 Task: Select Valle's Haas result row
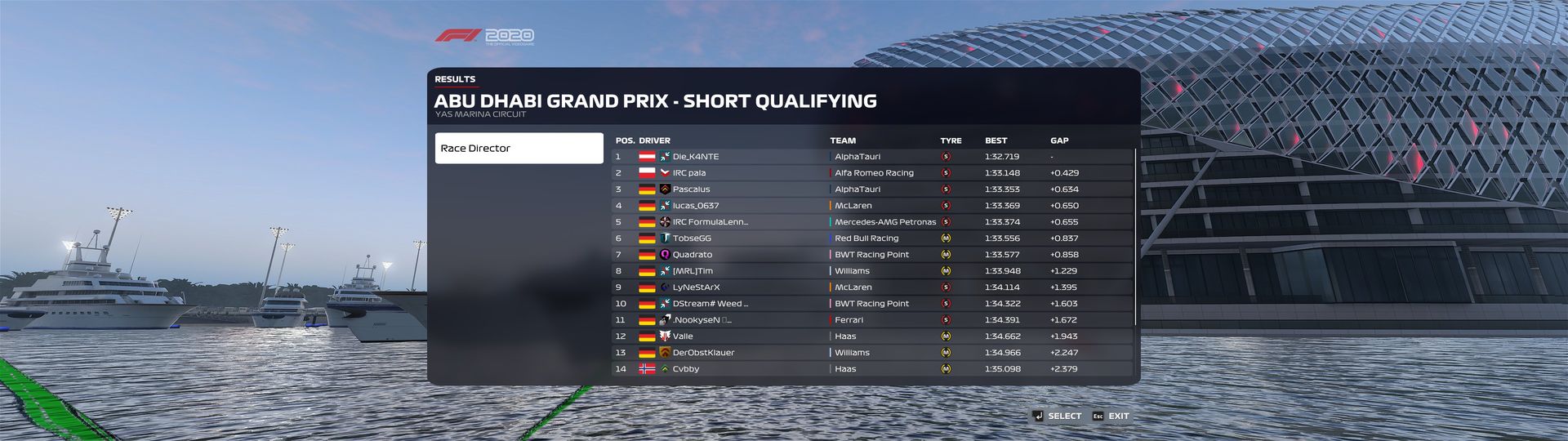click(871, 336)
